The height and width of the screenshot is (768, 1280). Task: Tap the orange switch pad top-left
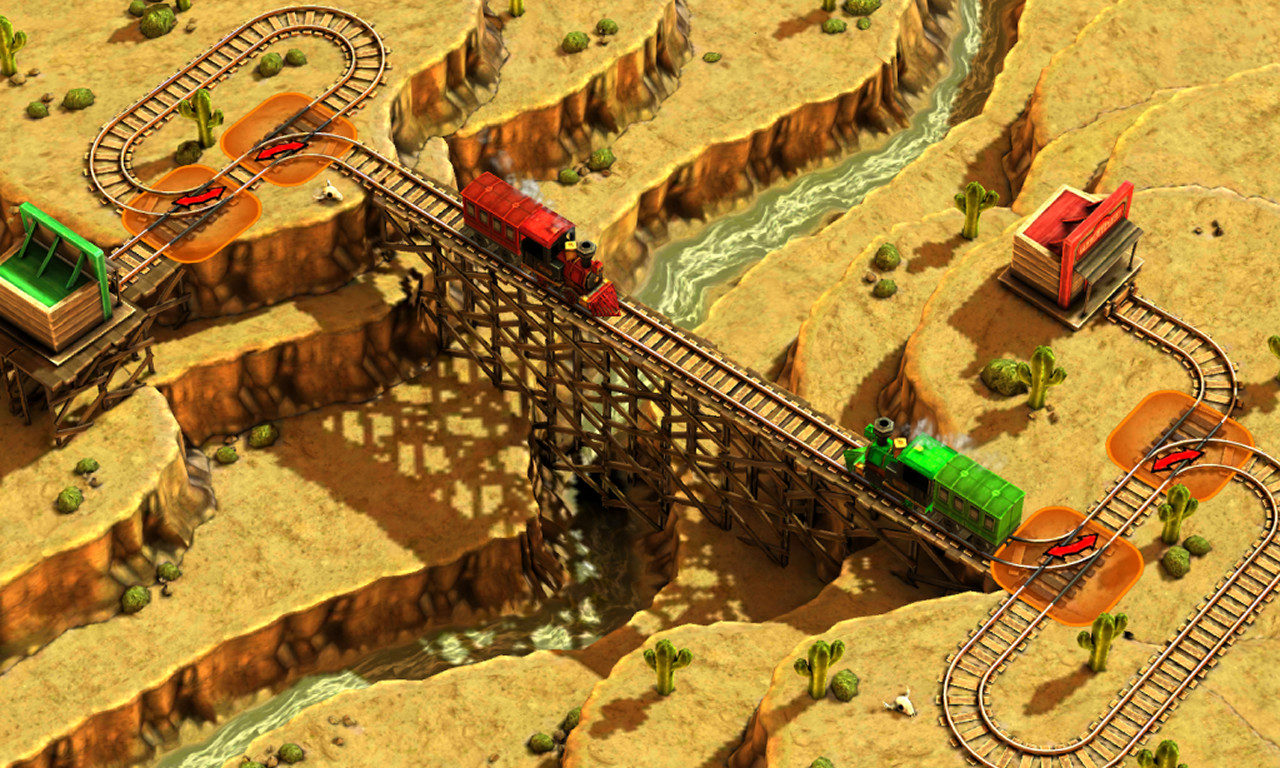coord(283,146)
